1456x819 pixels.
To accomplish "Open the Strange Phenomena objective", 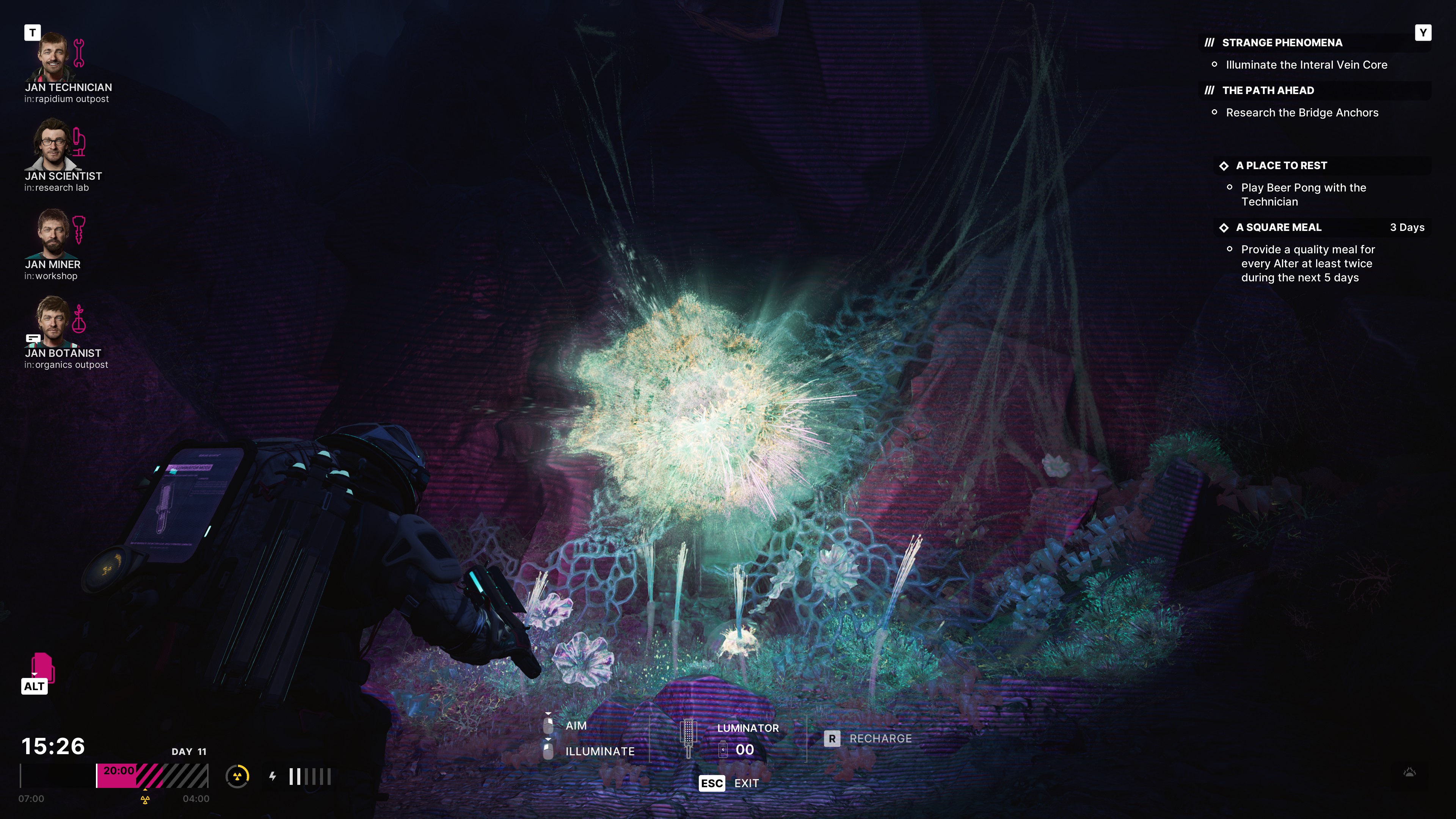I will tap(1281, 43).
